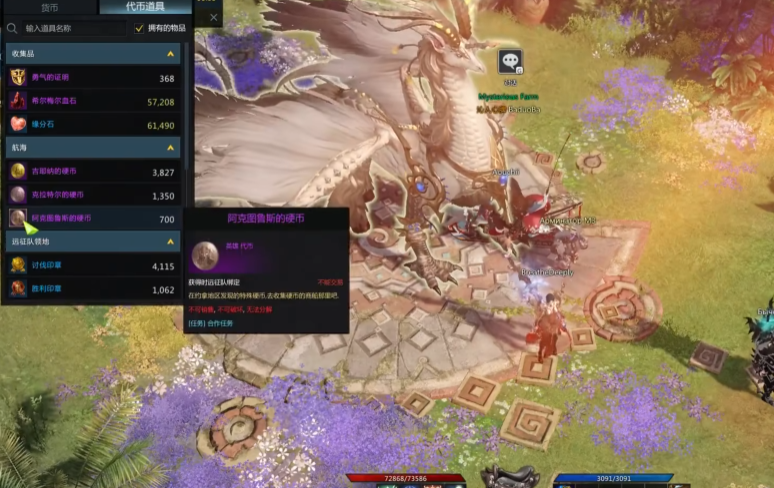The height and width of the screenshot is (488, 774).
Task: Choose the 希尔梅尔血石 bloodstone row
Action: click(x=90, y=101)
